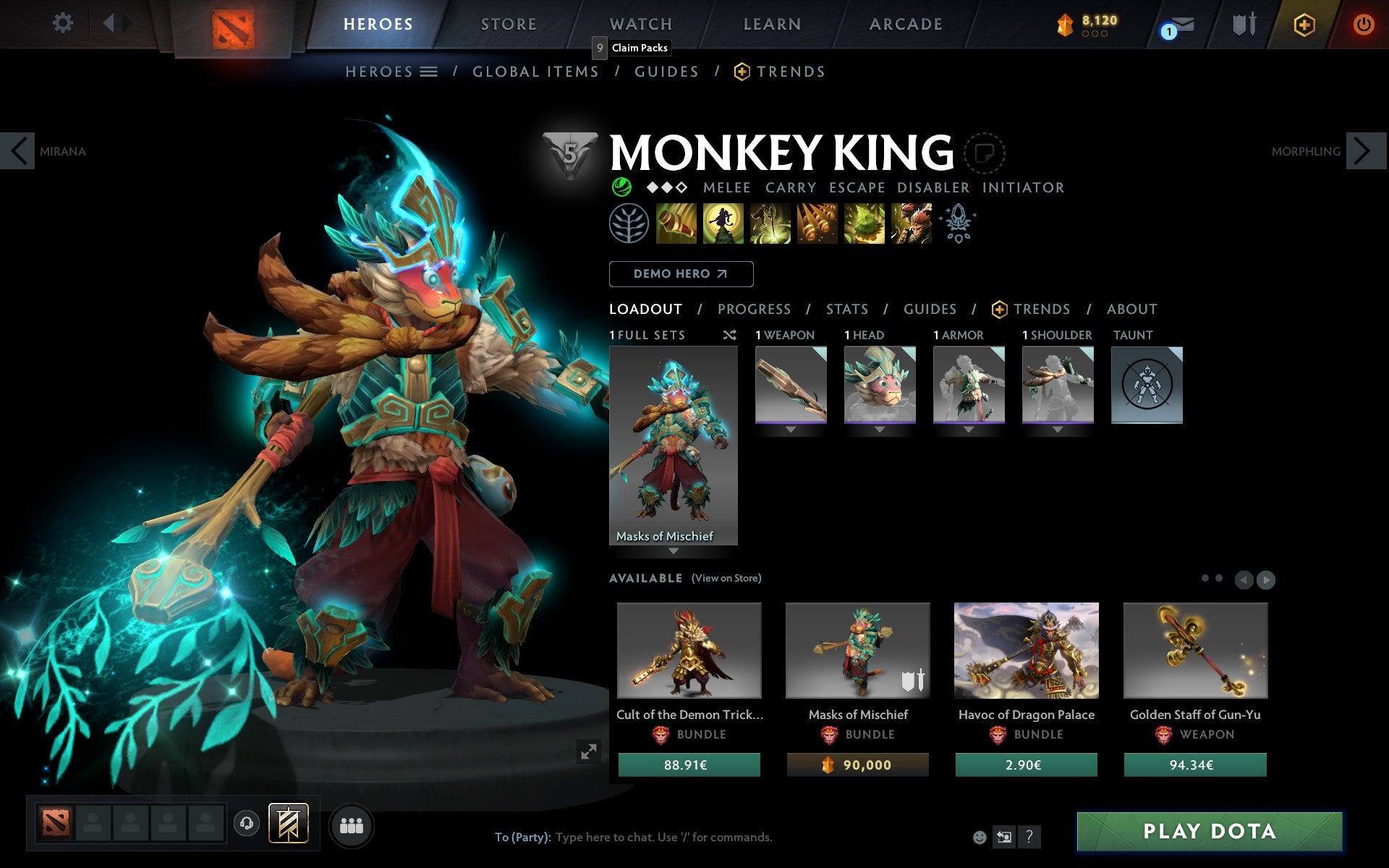
Task: Open the Dota 2 settings gear
Action: tap(64, 23)
